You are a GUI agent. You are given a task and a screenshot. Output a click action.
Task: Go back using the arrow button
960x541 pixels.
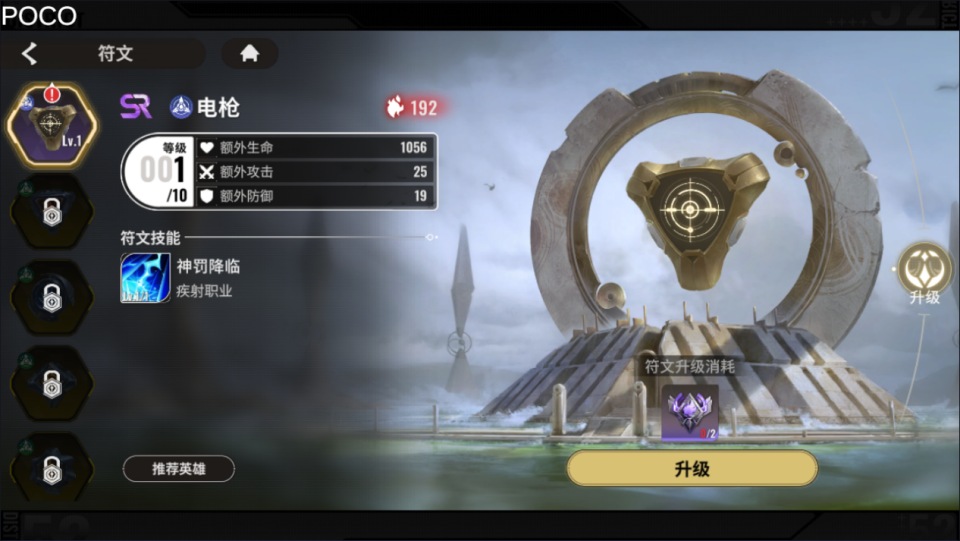(x=30, y=54)
